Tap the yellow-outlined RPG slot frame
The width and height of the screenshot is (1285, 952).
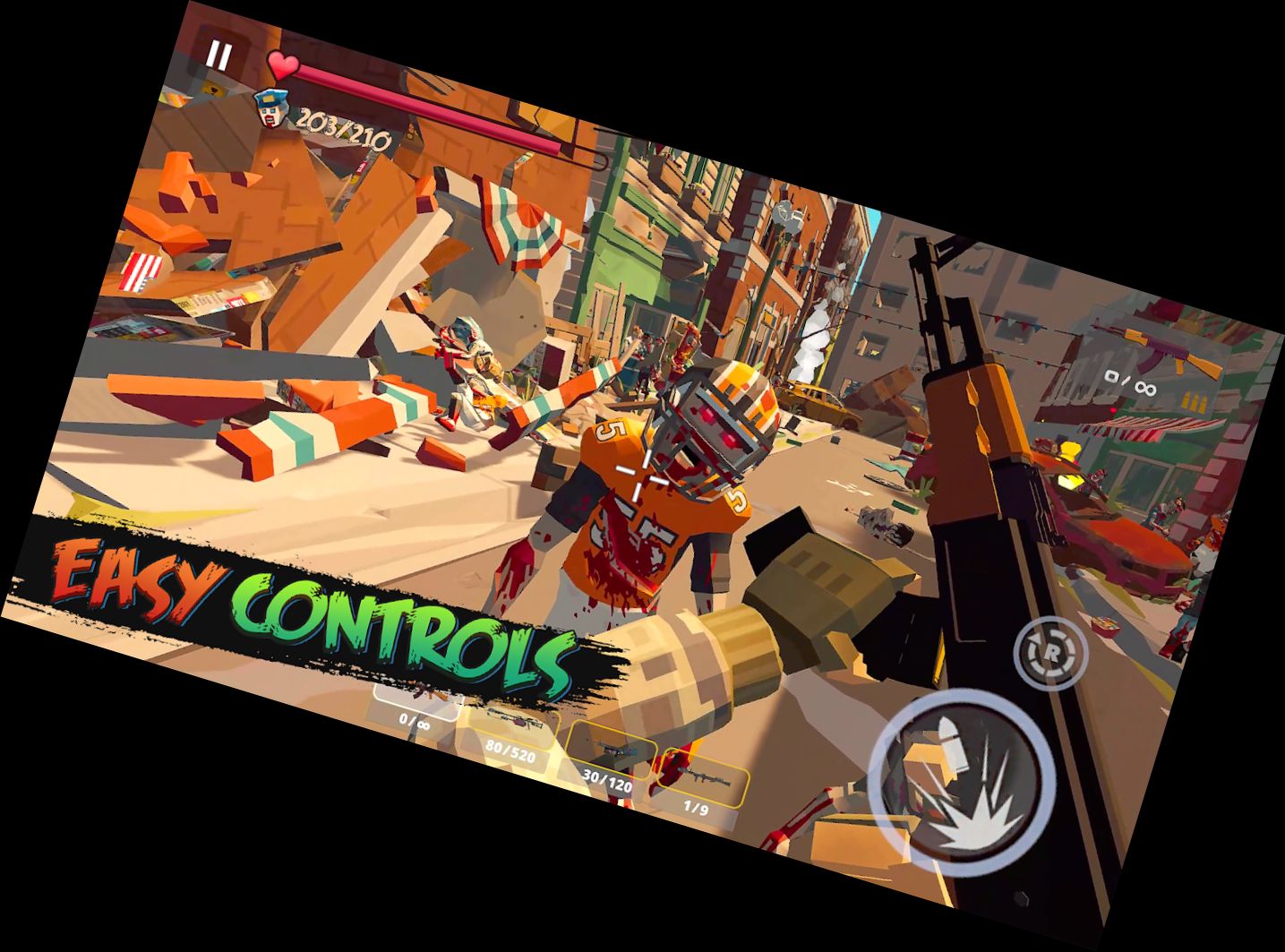coord(701,777)
